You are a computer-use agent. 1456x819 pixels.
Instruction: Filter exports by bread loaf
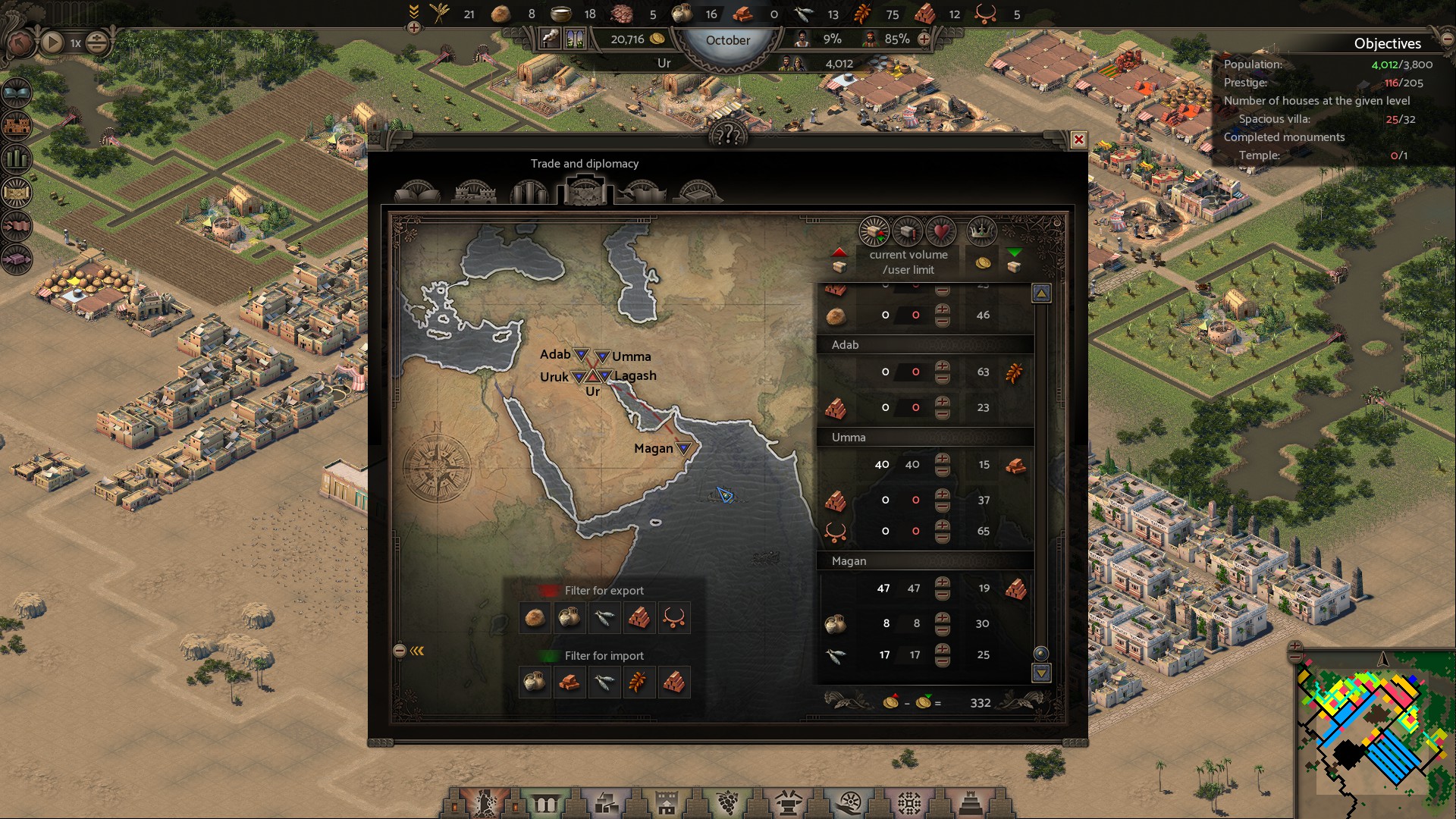tap(535, 618)
